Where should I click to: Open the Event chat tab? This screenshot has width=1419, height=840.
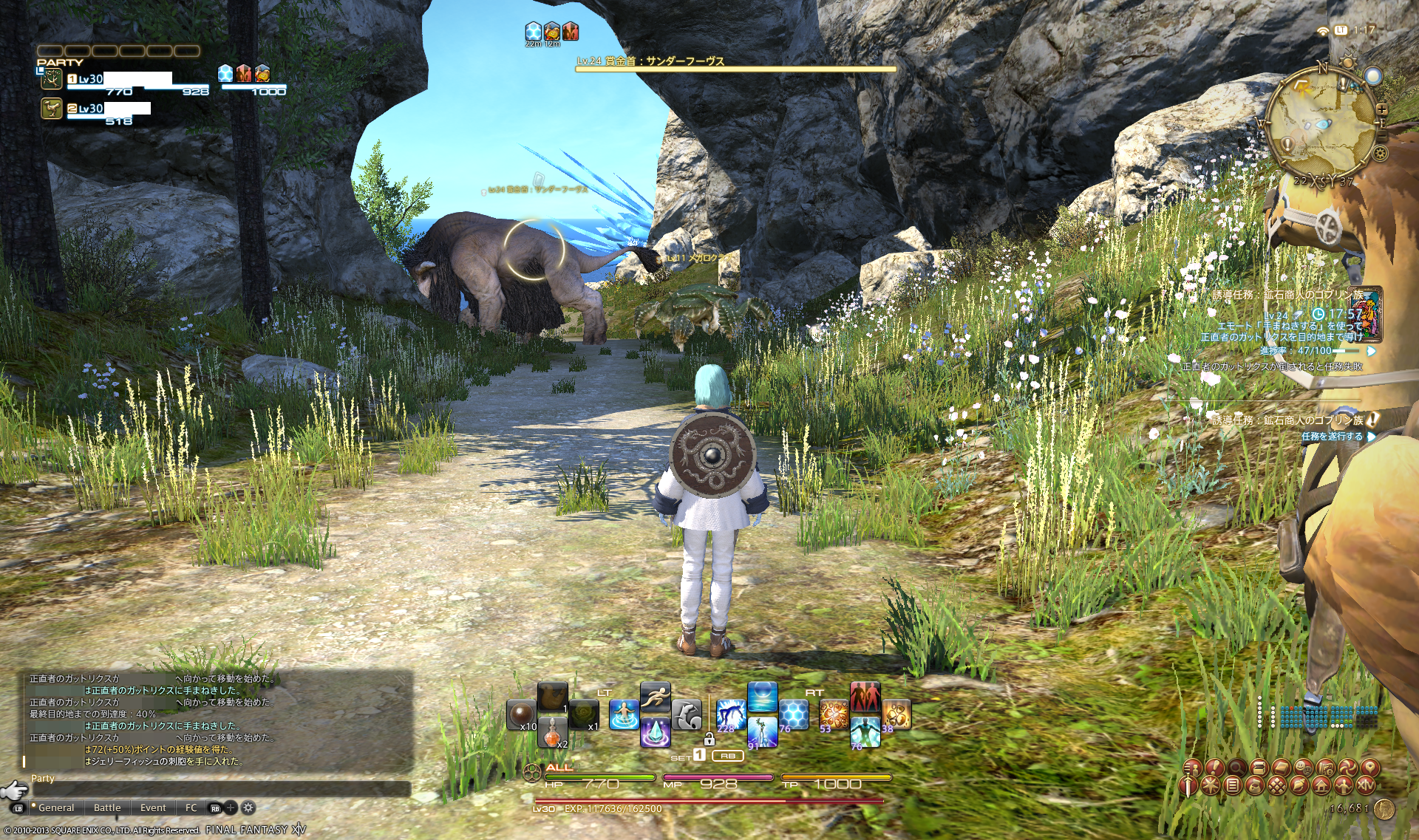(153, 808)
